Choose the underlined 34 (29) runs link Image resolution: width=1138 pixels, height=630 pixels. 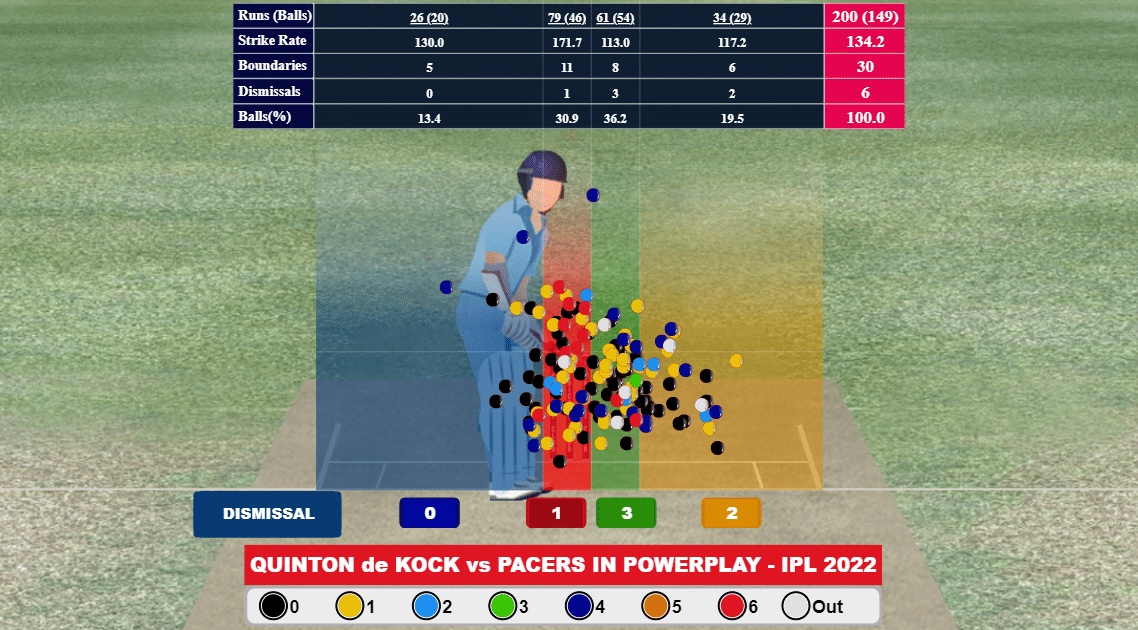pos(733,17)
